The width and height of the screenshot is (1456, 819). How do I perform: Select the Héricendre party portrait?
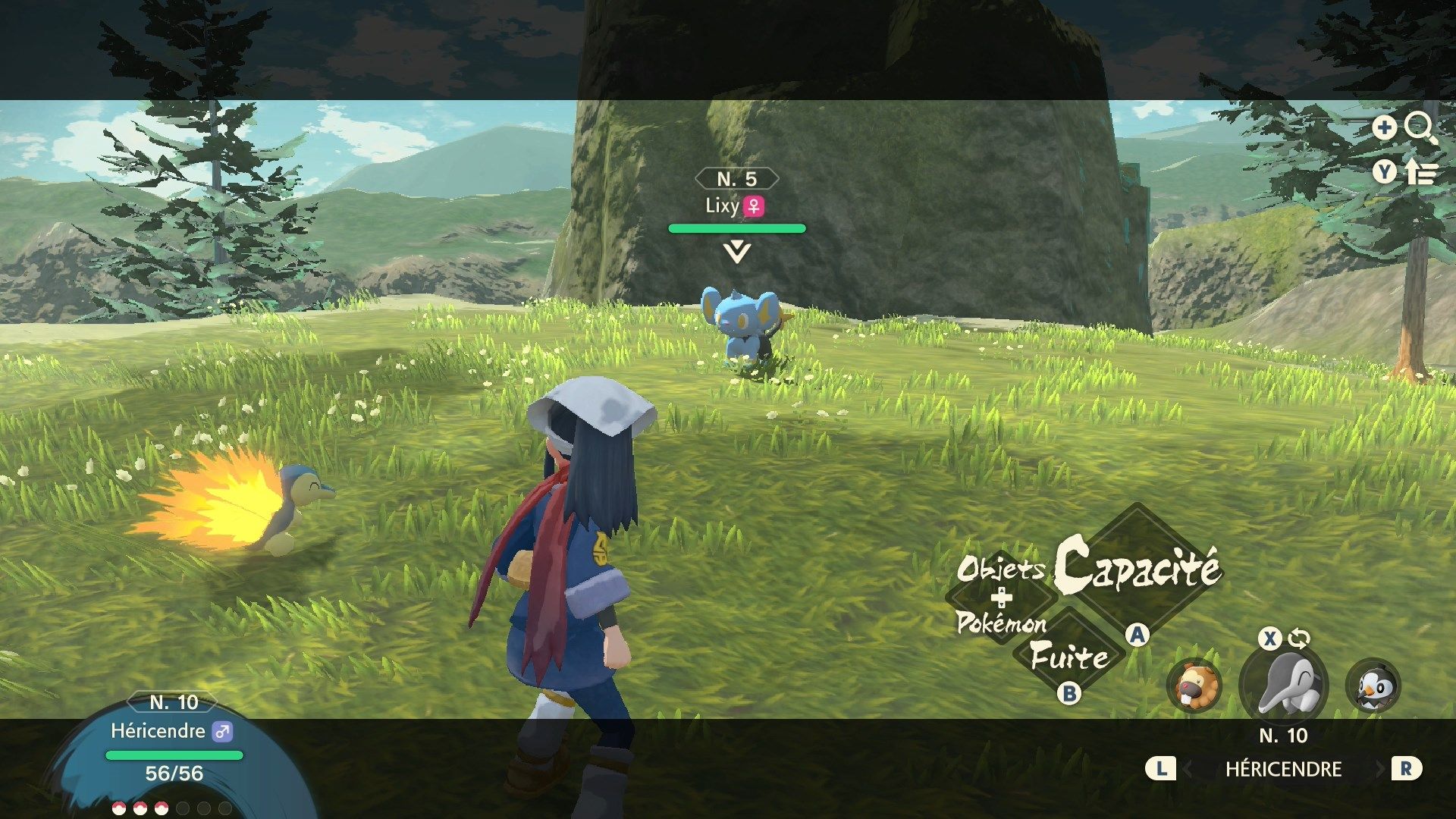click(1284, 683)
